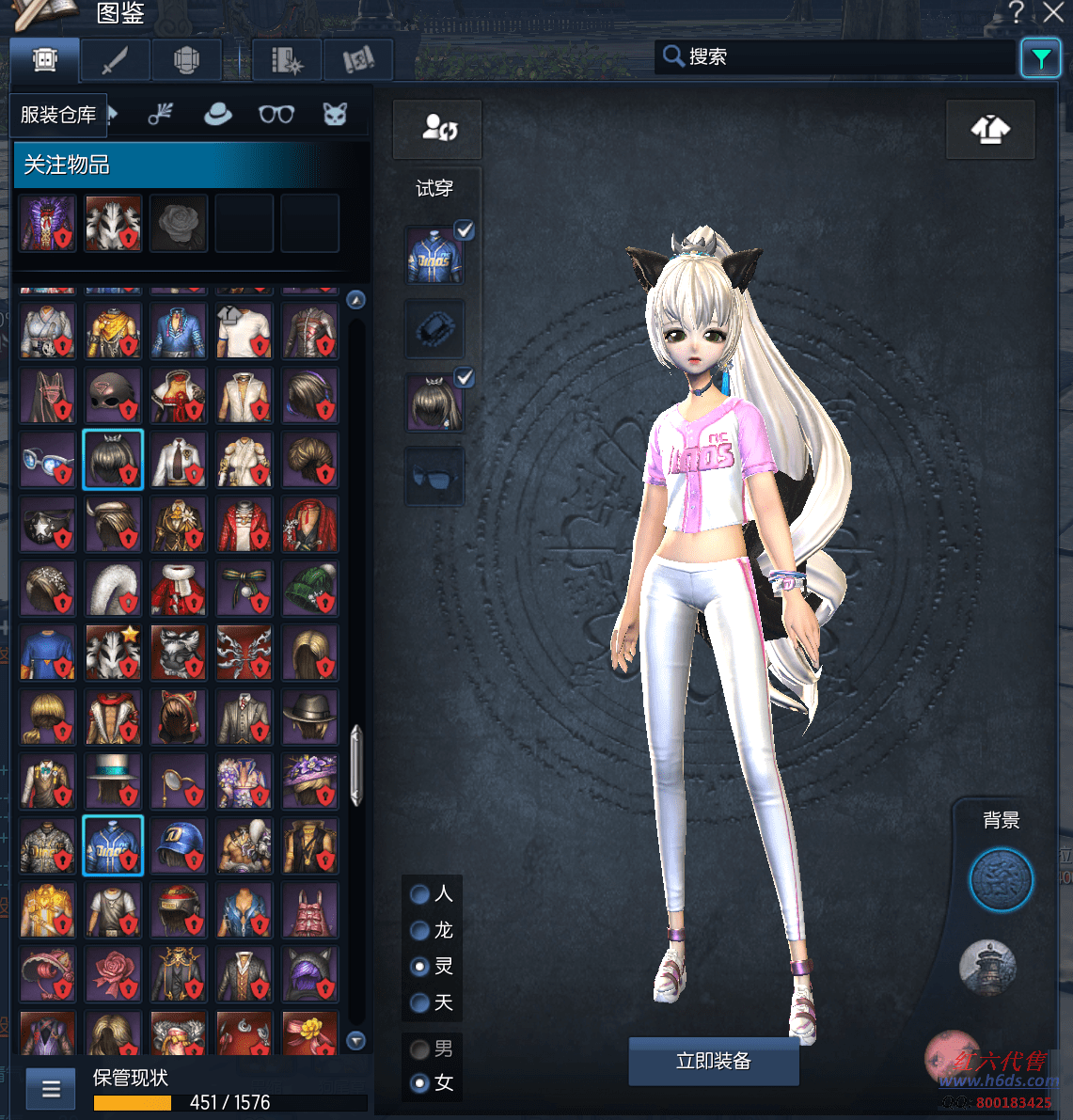This screenshot has width=1073, height=1120.
Task: Click the 搜索 search field
Action: [x=837, y=57]
